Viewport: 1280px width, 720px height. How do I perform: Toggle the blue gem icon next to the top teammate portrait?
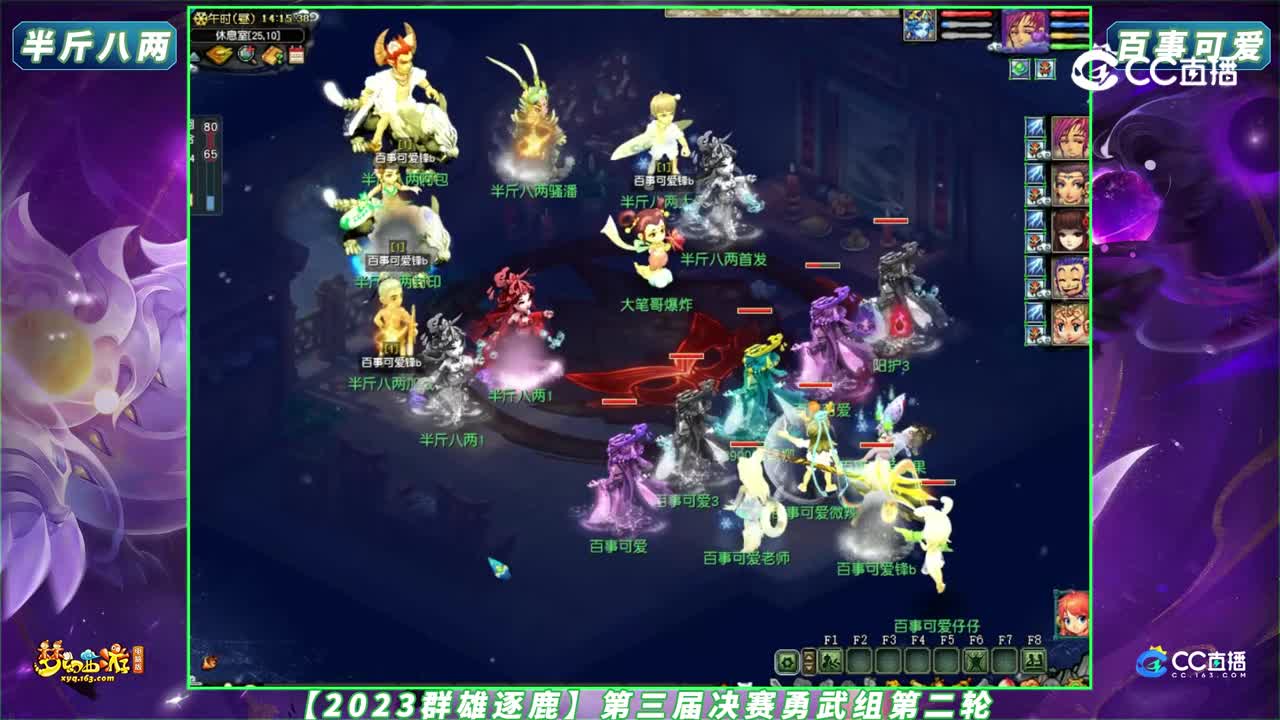tap(1034, 127)
